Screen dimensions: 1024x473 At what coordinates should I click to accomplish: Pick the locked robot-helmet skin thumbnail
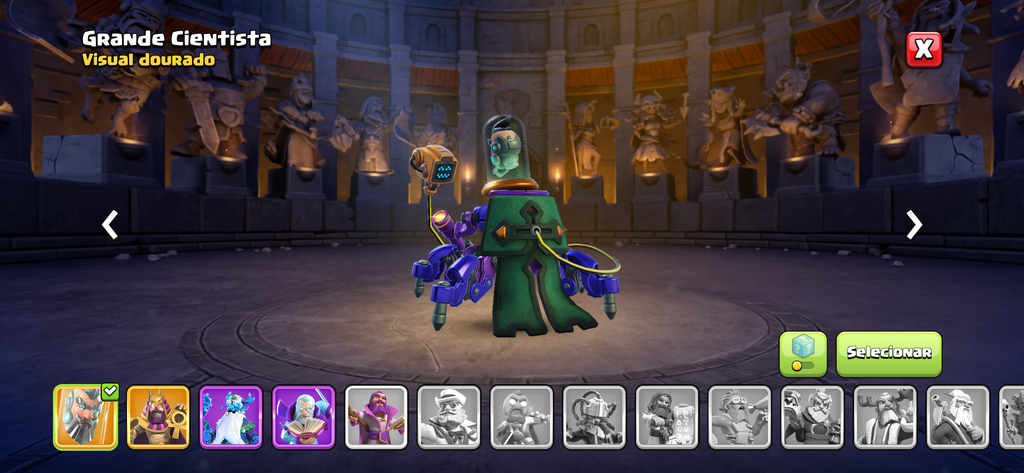pyautogui.click(x=594, y=416)
